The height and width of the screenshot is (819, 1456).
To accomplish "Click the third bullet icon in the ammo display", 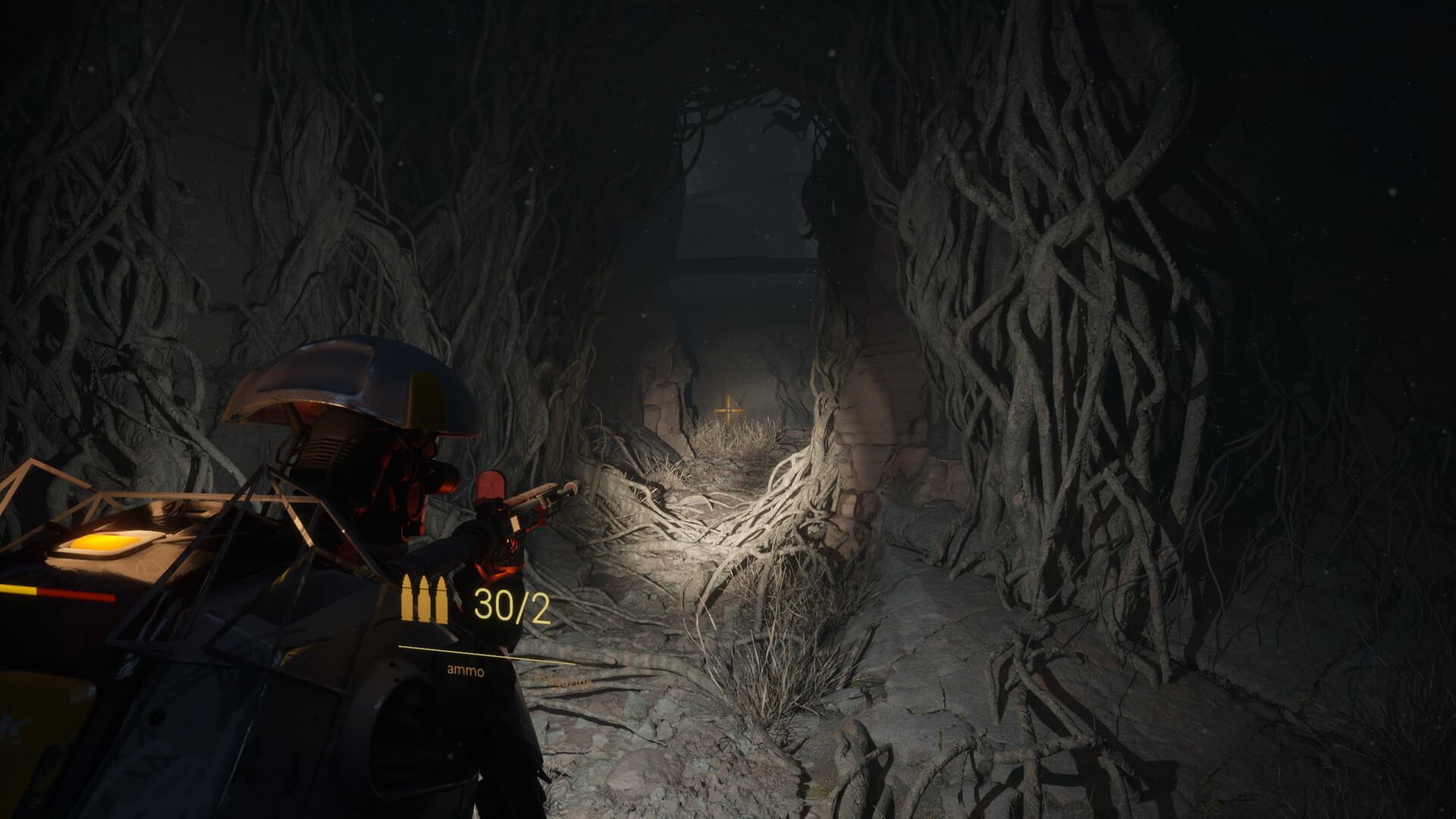I will (x=441, y=599).
